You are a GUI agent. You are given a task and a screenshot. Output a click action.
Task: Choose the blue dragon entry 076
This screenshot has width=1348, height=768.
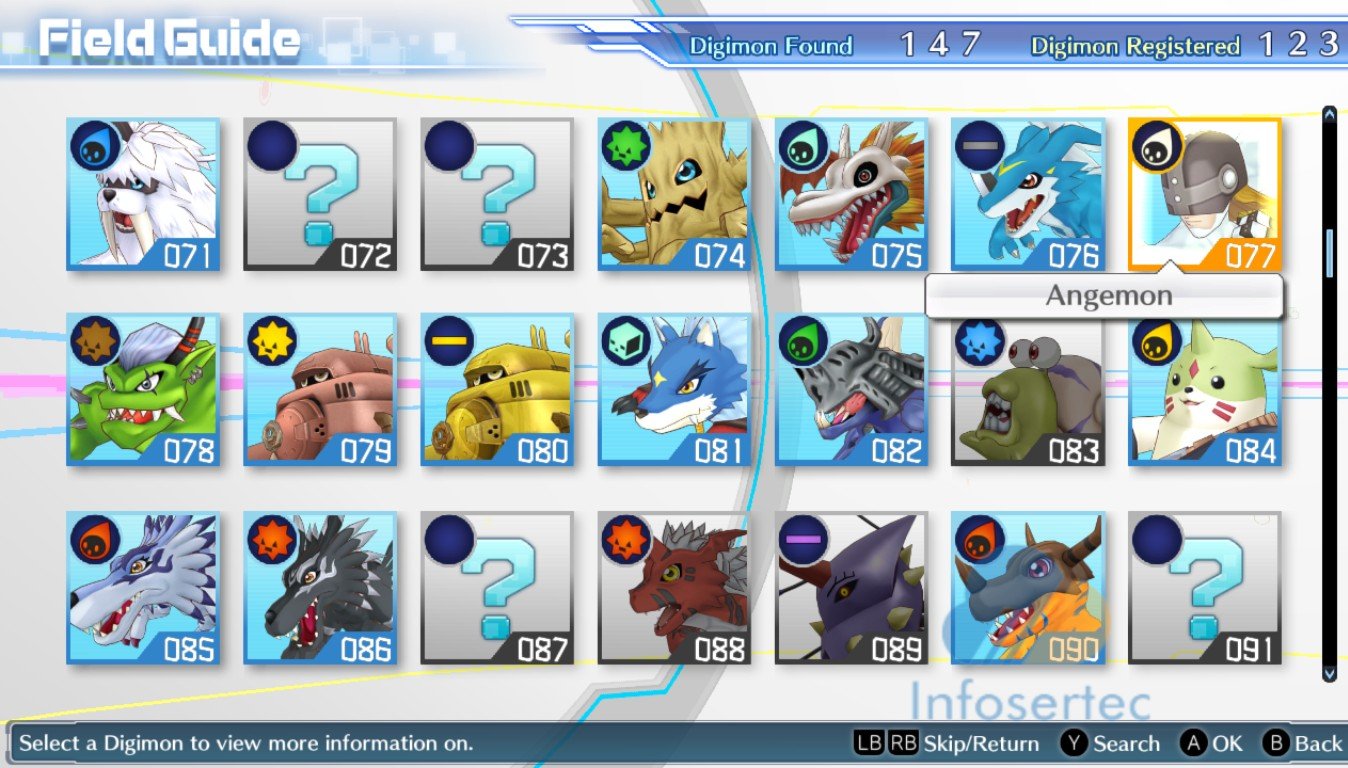coord(1028,194)
